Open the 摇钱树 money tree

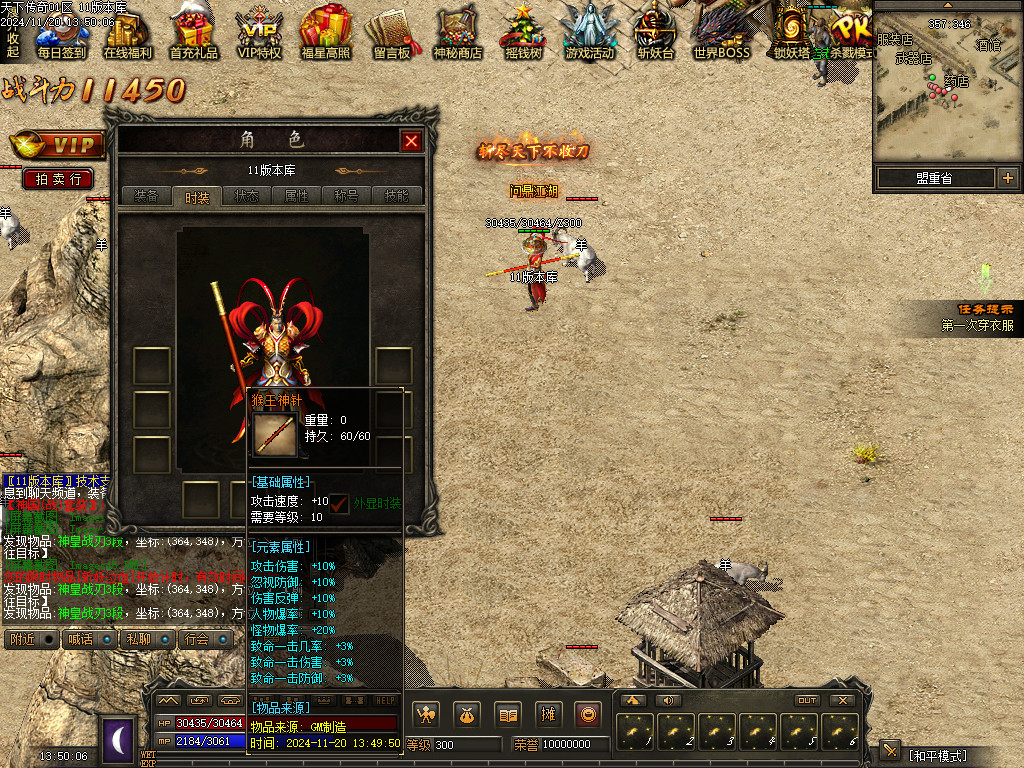point(522,32)
